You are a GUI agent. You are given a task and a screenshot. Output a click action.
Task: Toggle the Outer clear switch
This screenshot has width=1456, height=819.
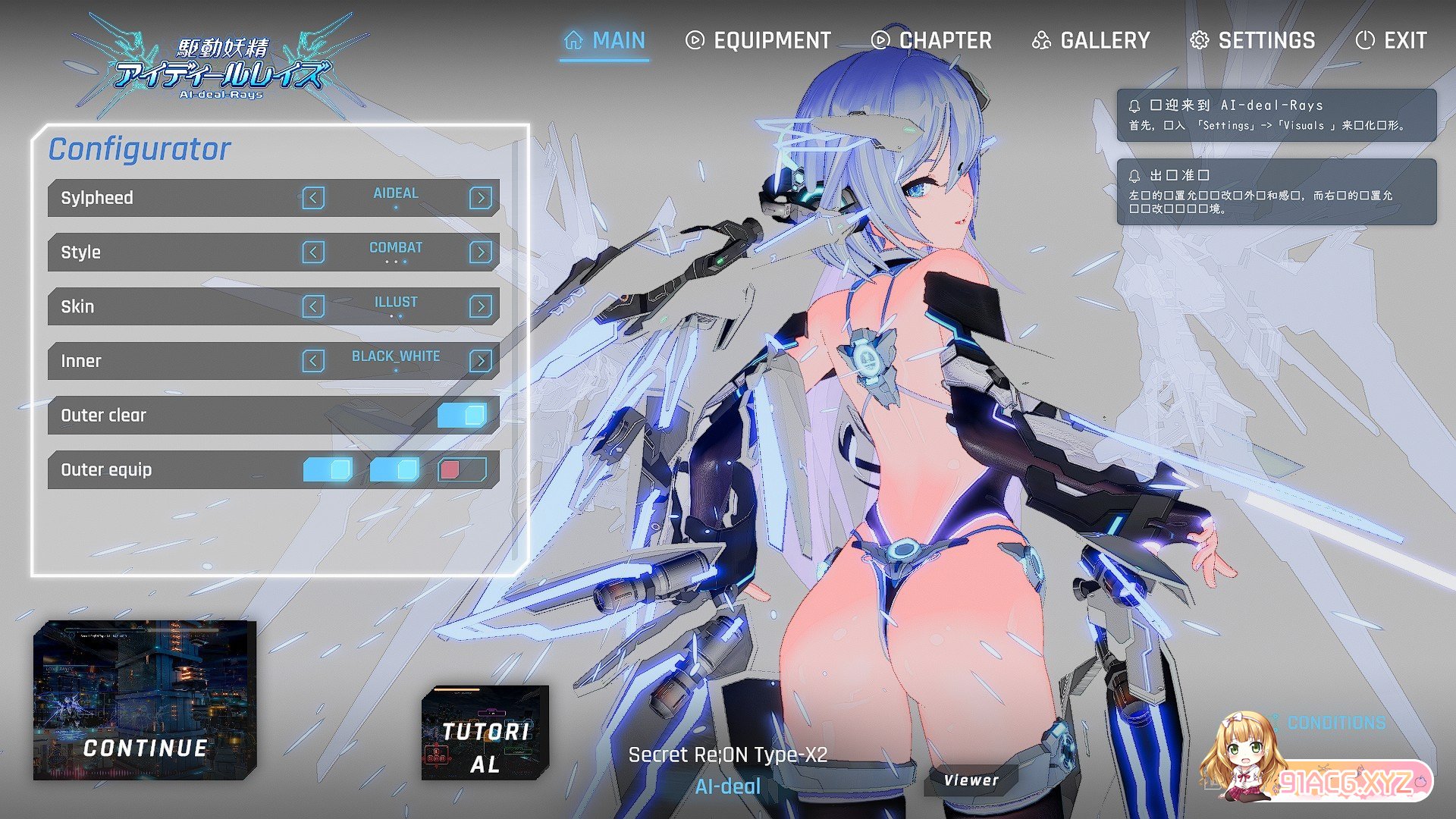(462, 416)
